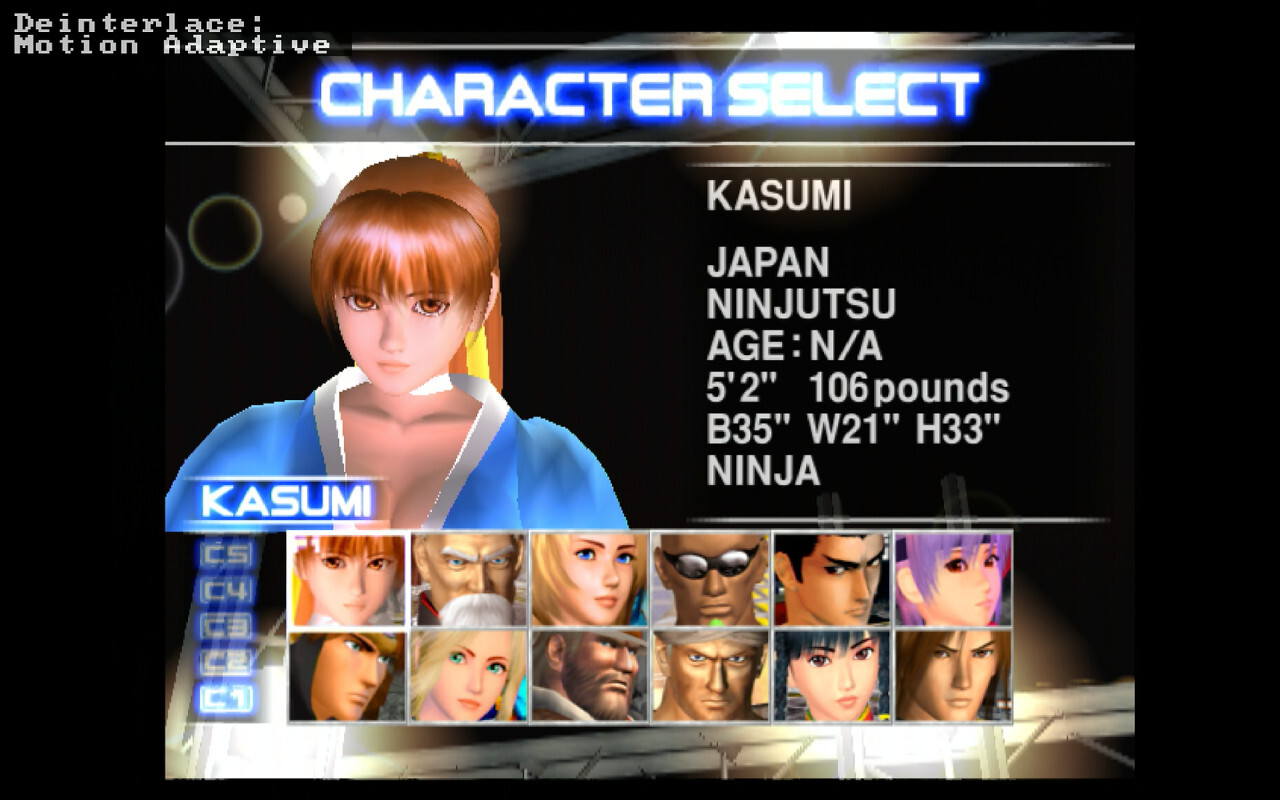Choose the black-haired man with thick eyebrows
1280x800 pixels.
pyautogui.click(x=832, y=580)
